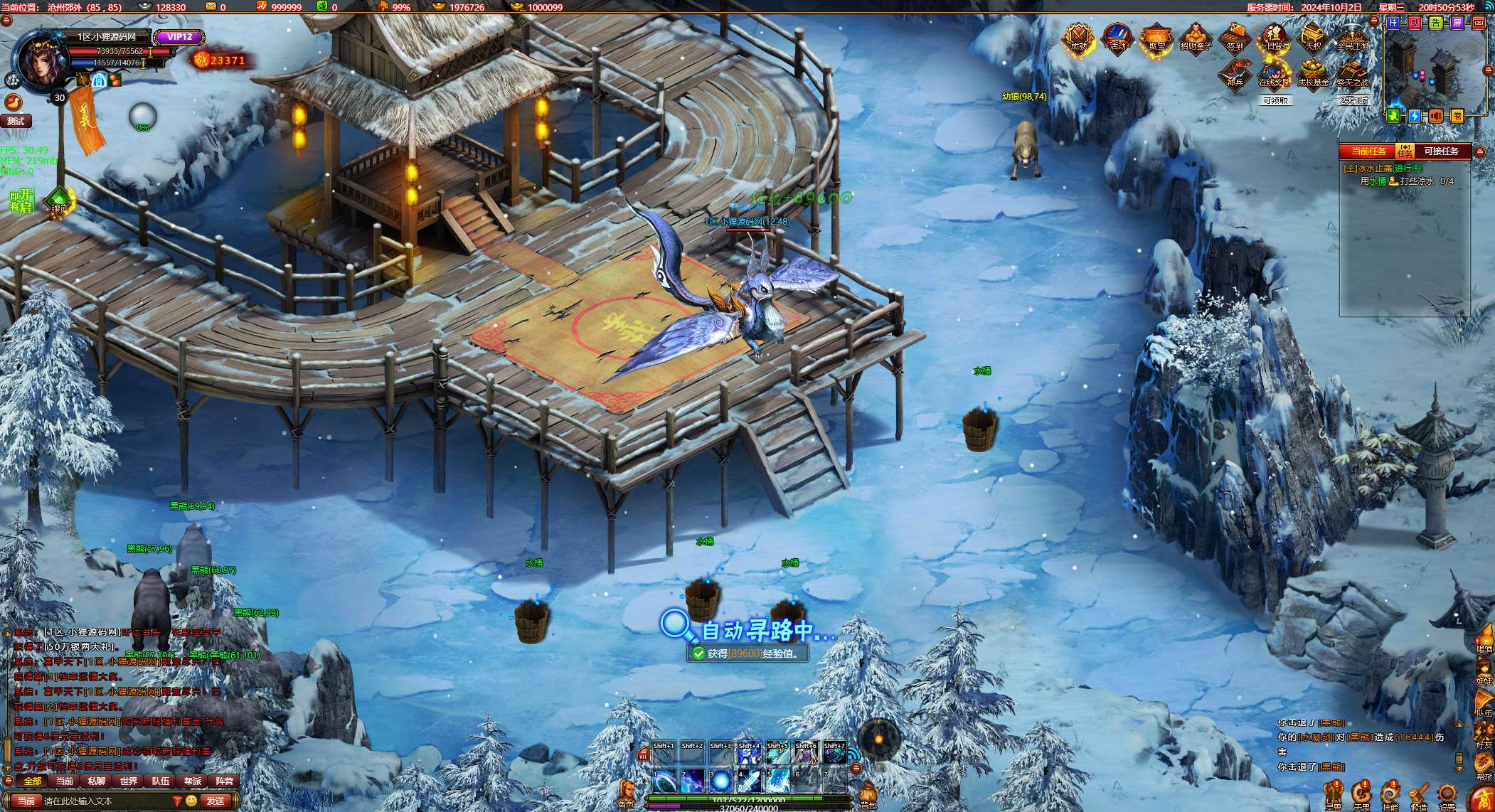Claim the 在线奖励 online reward
The image size is (1495, 812).
[1274, 74]
